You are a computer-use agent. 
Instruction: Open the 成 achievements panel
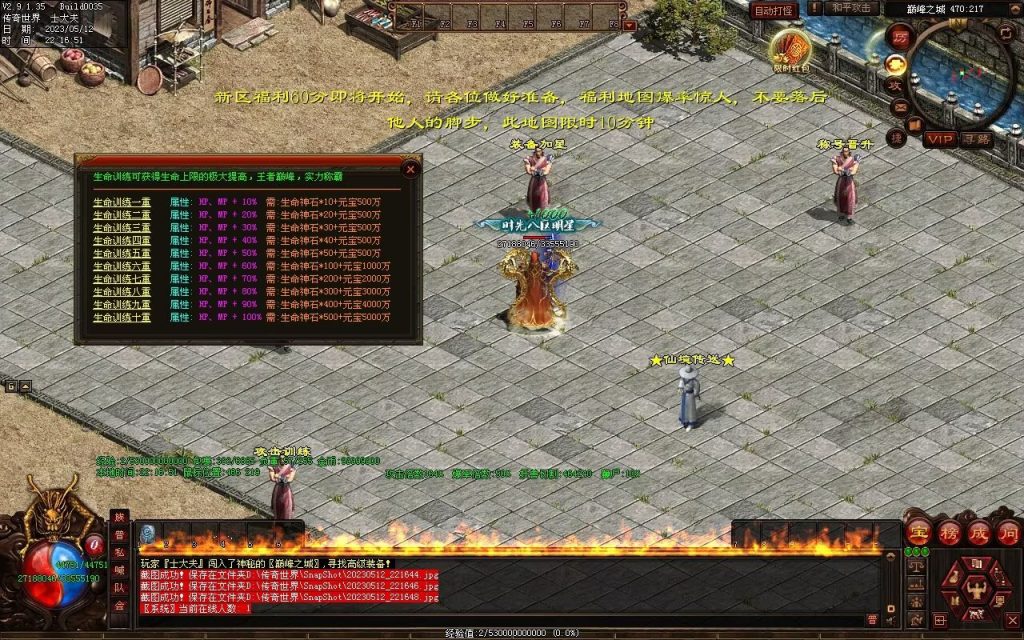pos(978,531)
